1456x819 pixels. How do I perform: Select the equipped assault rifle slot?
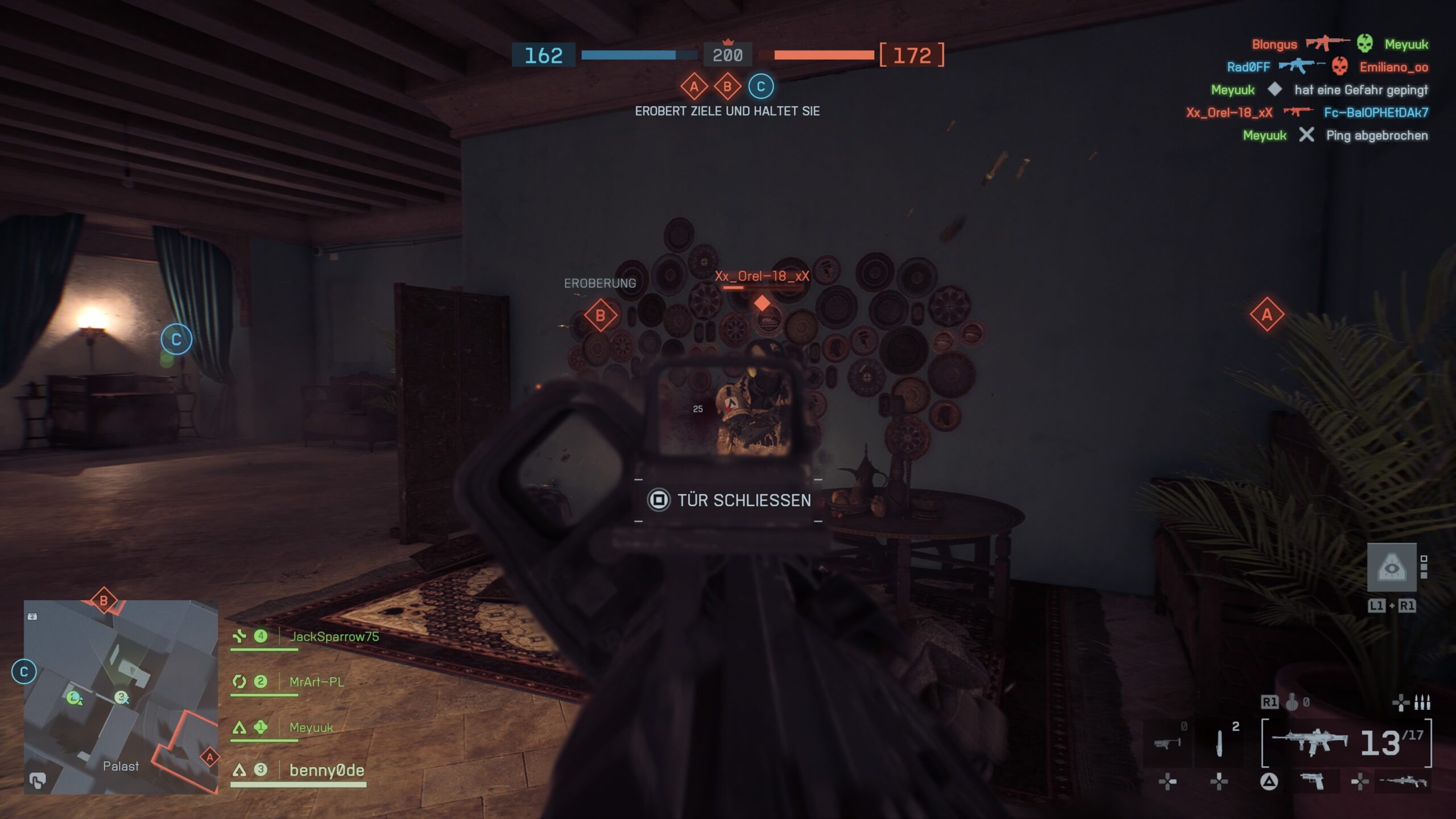point(1309,742)
